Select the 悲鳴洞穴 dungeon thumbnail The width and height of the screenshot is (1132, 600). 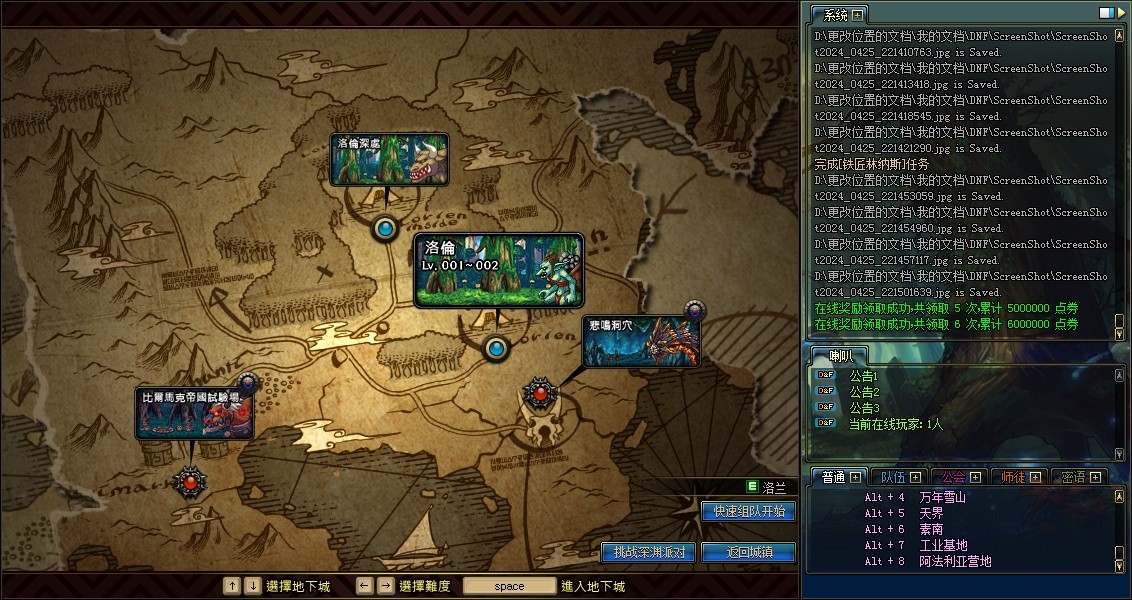point(641,341)
